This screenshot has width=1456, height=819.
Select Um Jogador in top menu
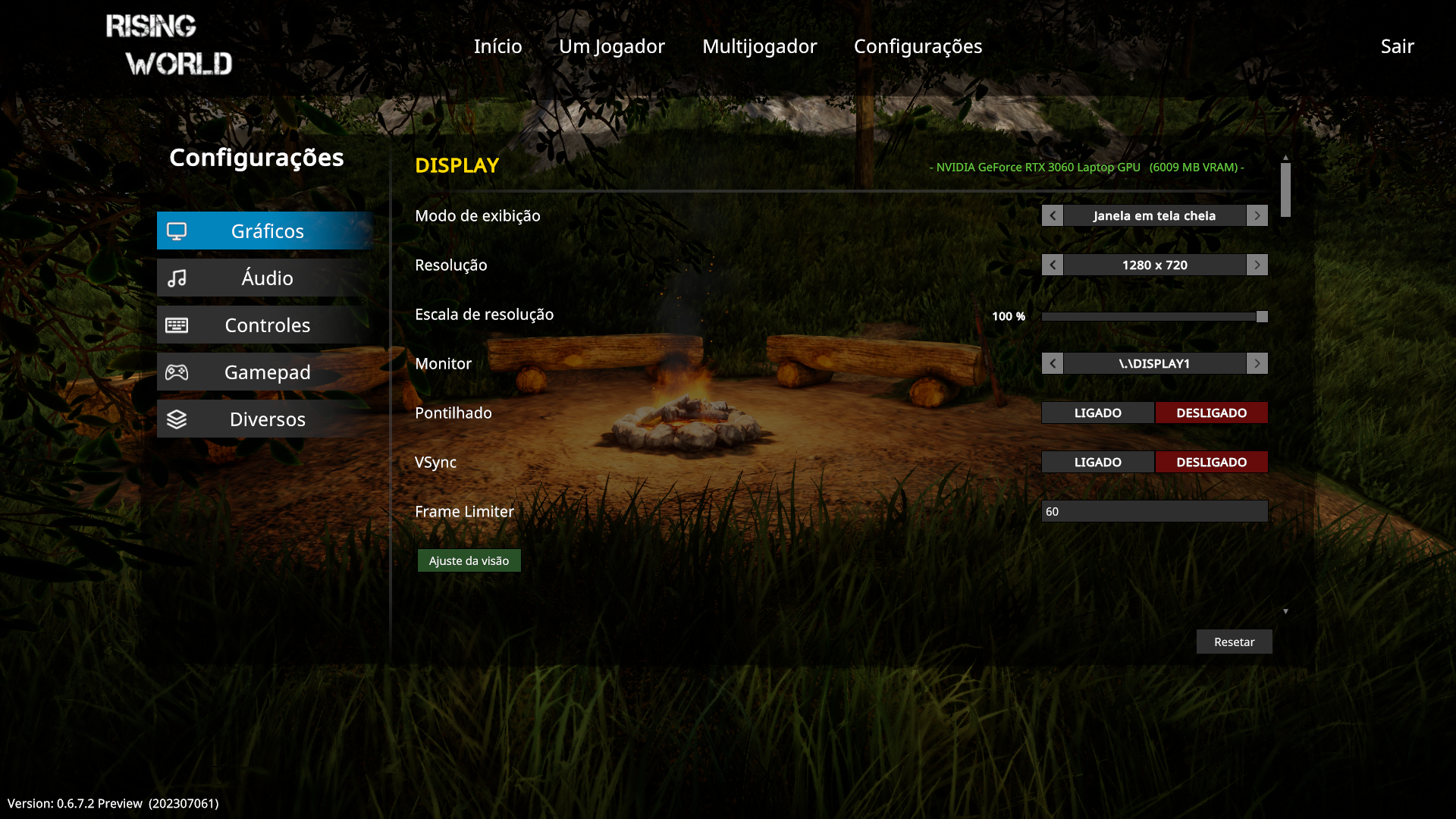click(611, 46)
